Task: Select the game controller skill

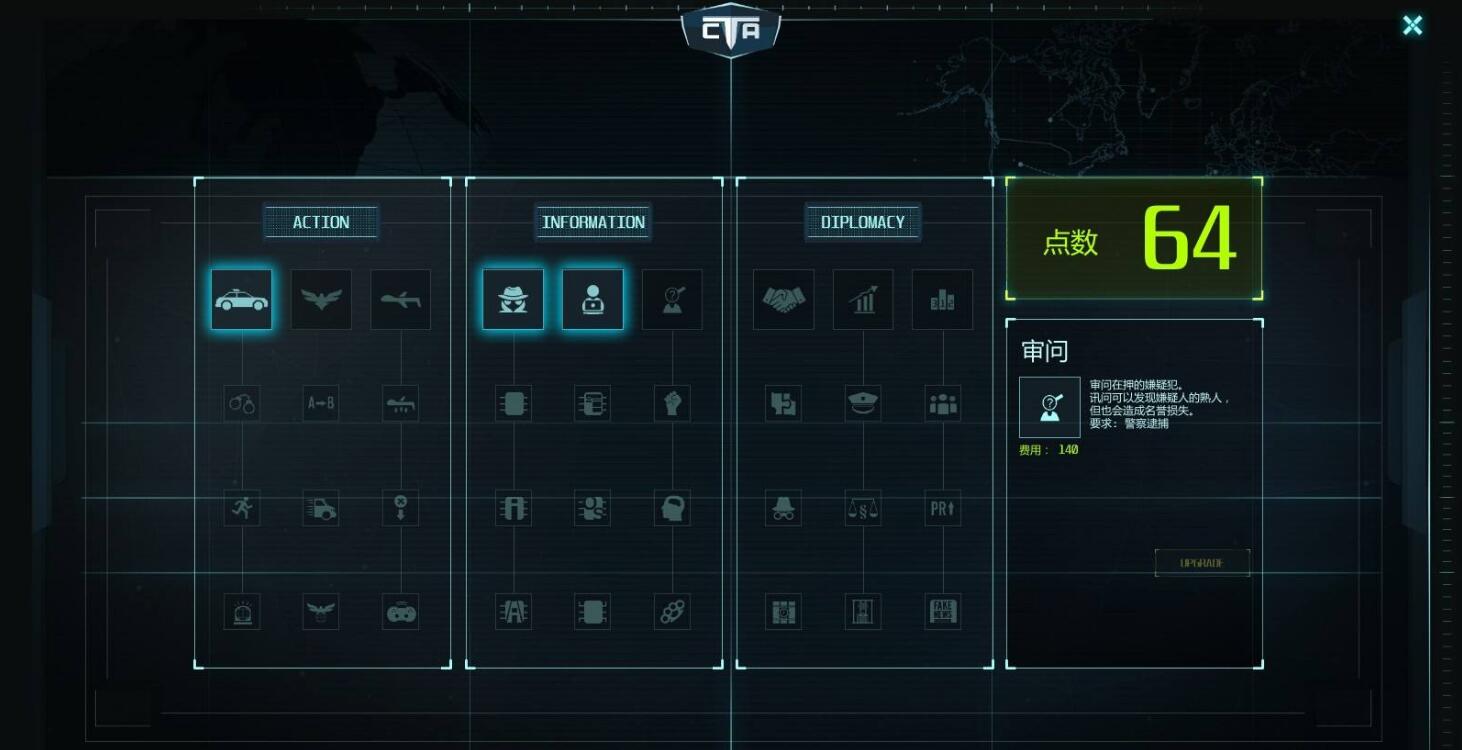Action: [400, 612]
